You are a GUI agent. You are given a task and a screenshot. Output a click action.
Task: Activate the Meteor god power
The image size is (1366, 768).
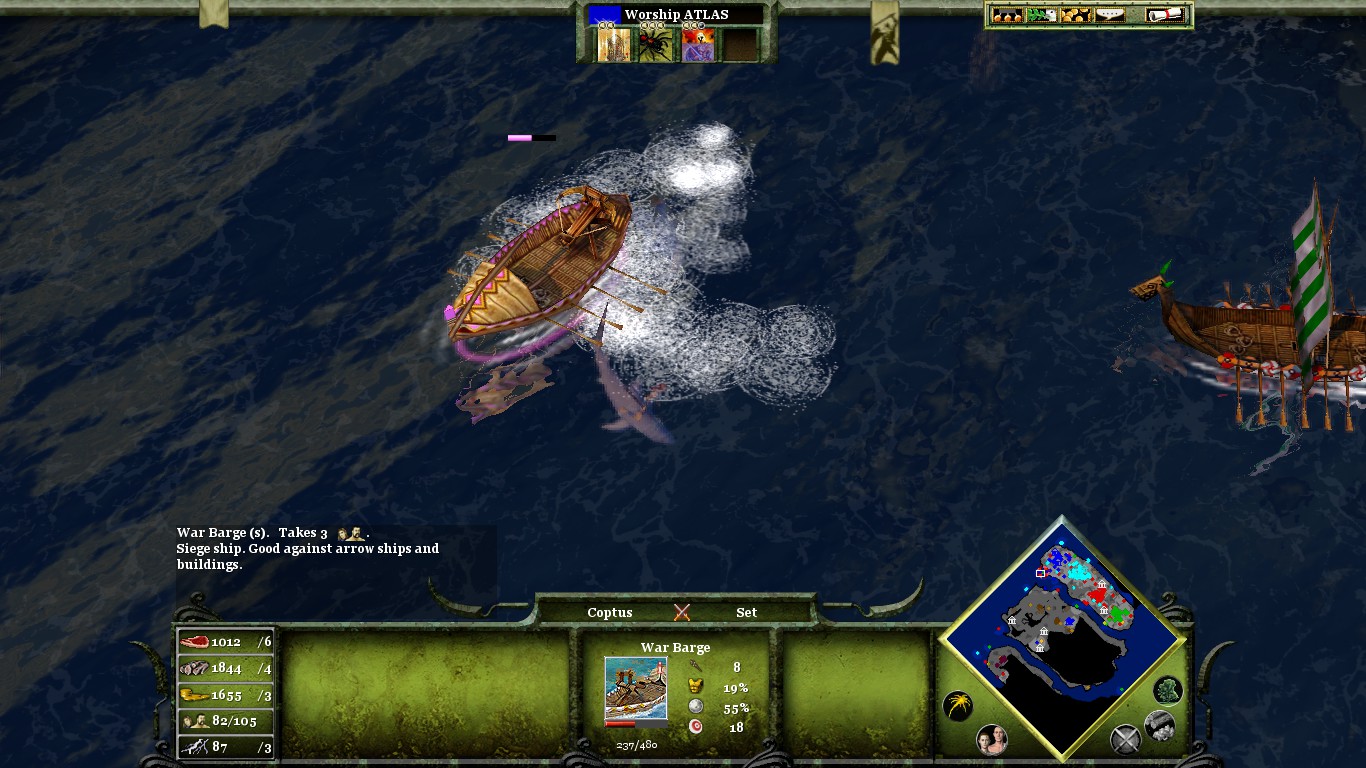[x=698, y=44]
